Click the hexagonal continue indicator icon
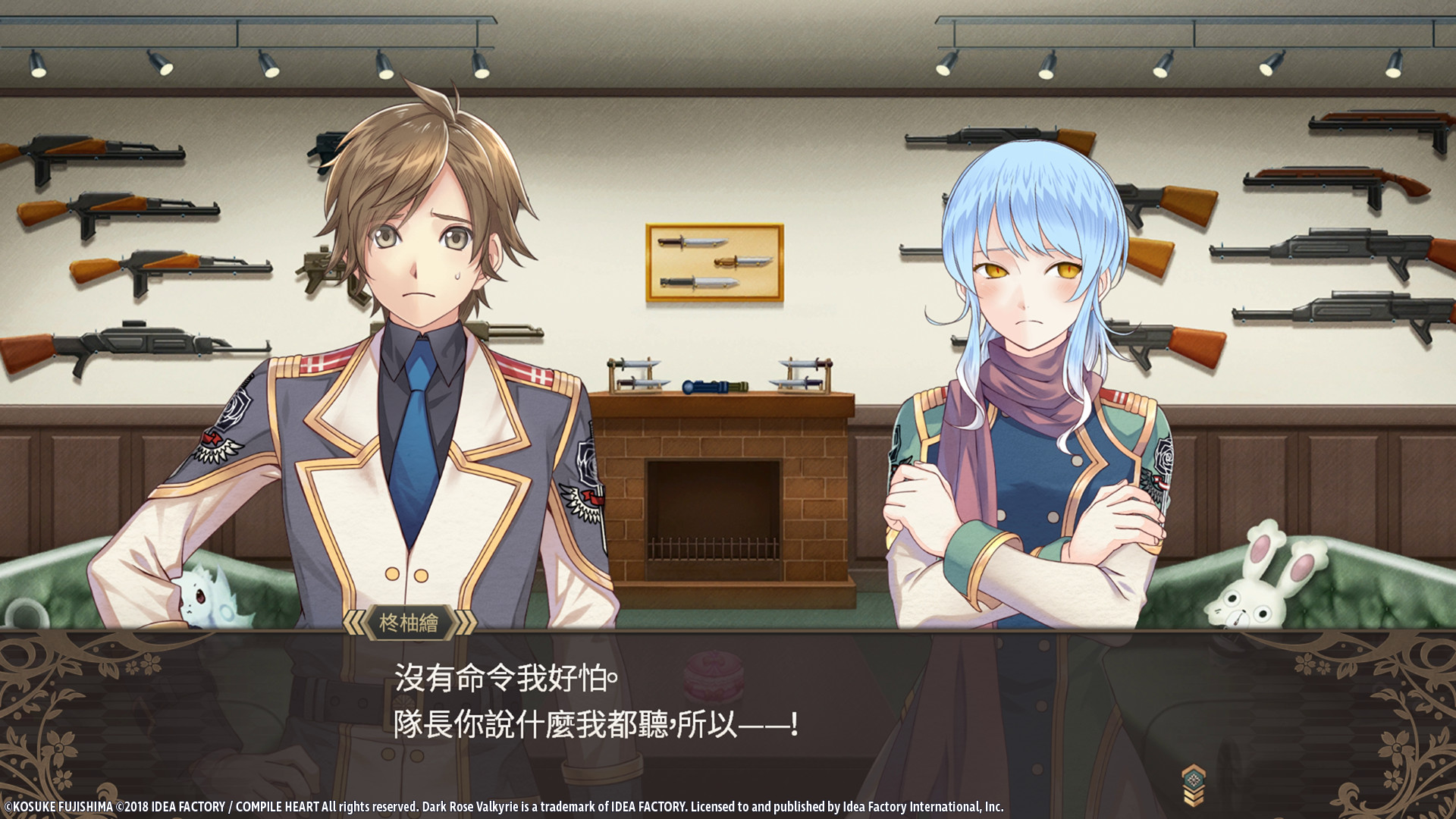This screenshot has height=819, width=1456. tap(1194, 777)
